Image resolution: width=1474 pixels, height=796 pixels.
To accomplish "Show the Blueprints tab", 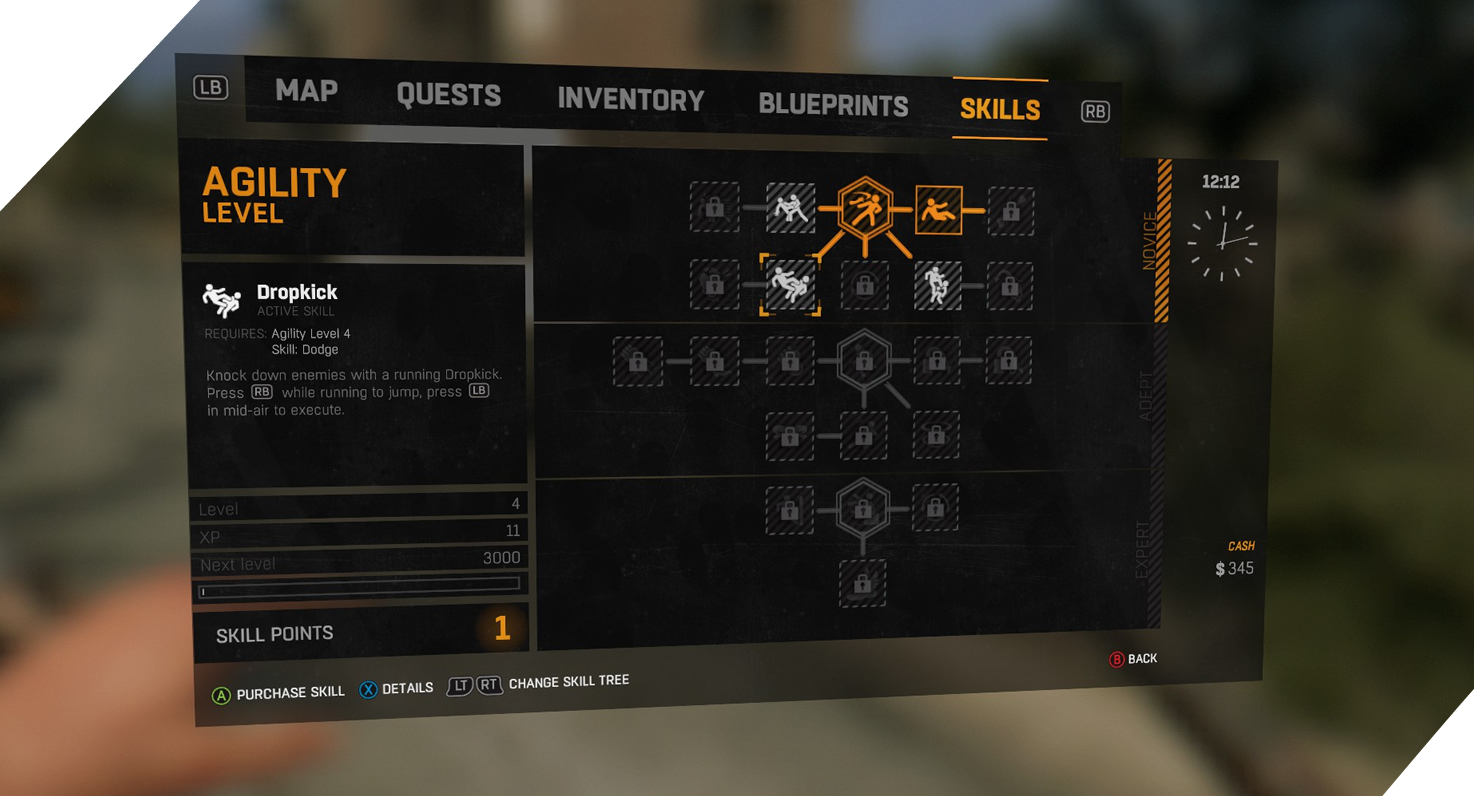I will (833, 105).
